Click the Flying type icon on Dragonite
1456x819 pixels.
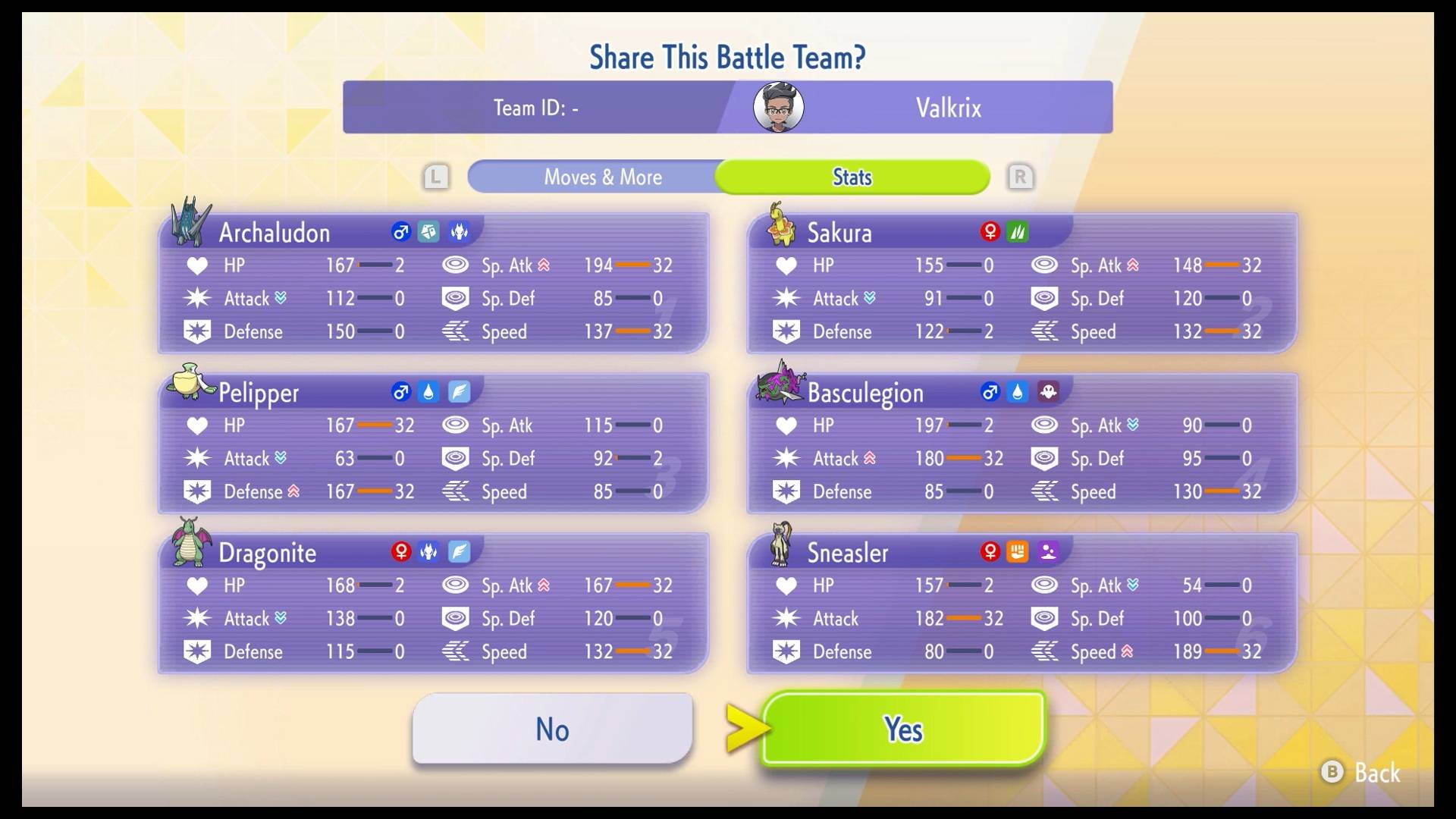tap(460, 553)
